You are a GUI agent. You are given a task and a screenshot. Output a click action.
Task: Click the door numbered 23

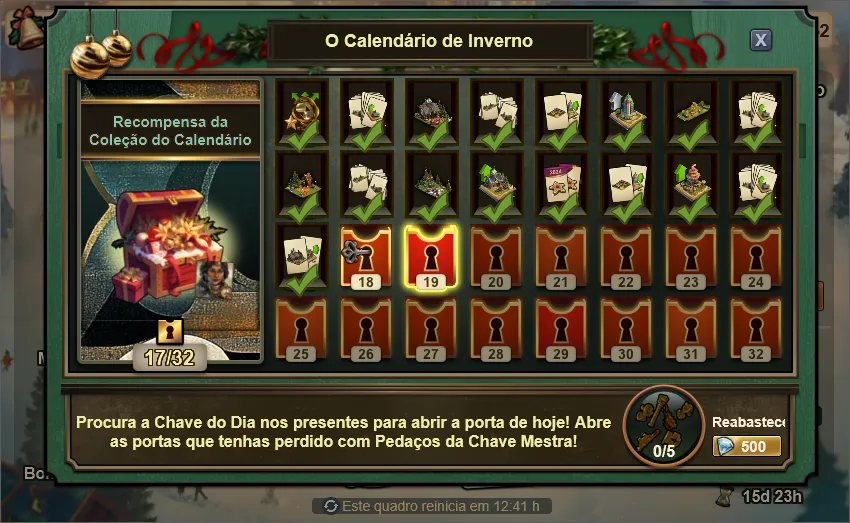click(x=691, y=254)
